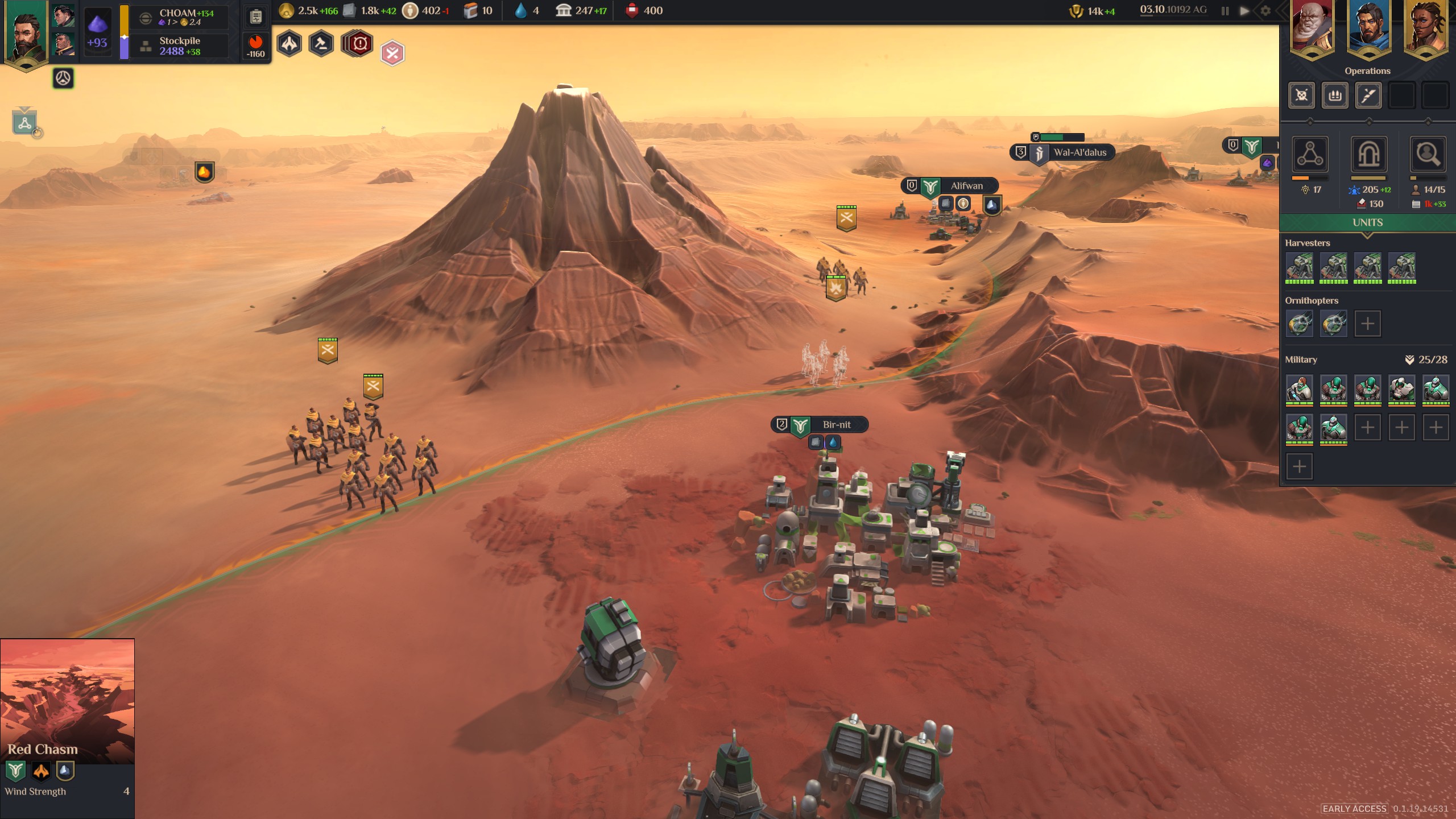
Task: Open the archway Landsraad panel
Action: [x=1368, y=154]
